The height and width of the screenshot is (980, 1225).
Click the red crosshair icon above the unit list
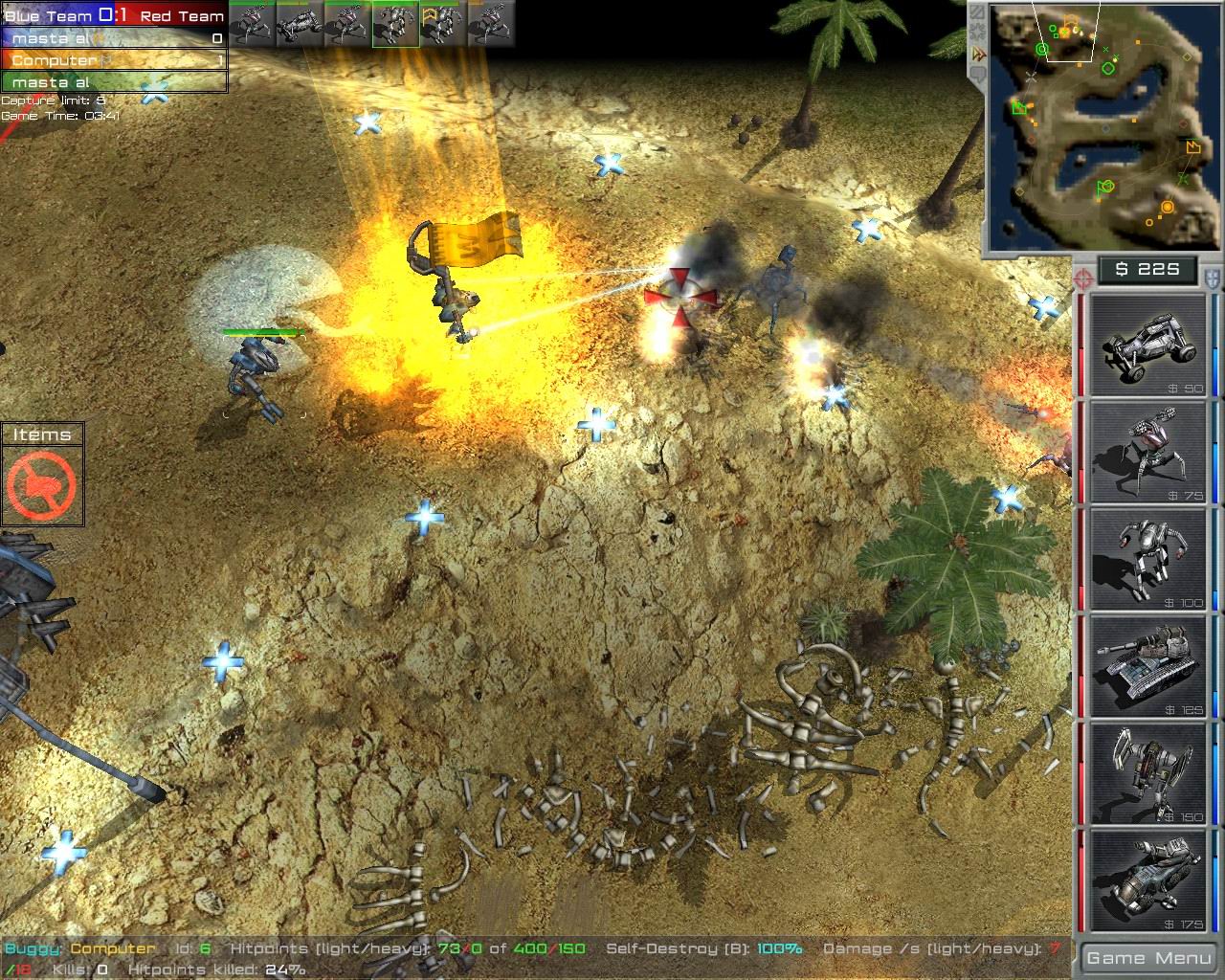[1084, 278]
